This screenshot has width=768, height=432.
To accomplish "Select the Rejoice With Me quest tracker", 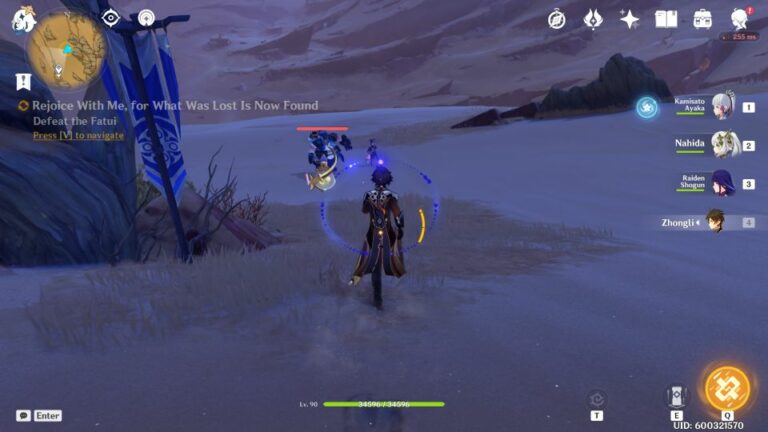I will pyautogui.click(x=173, y=105).
